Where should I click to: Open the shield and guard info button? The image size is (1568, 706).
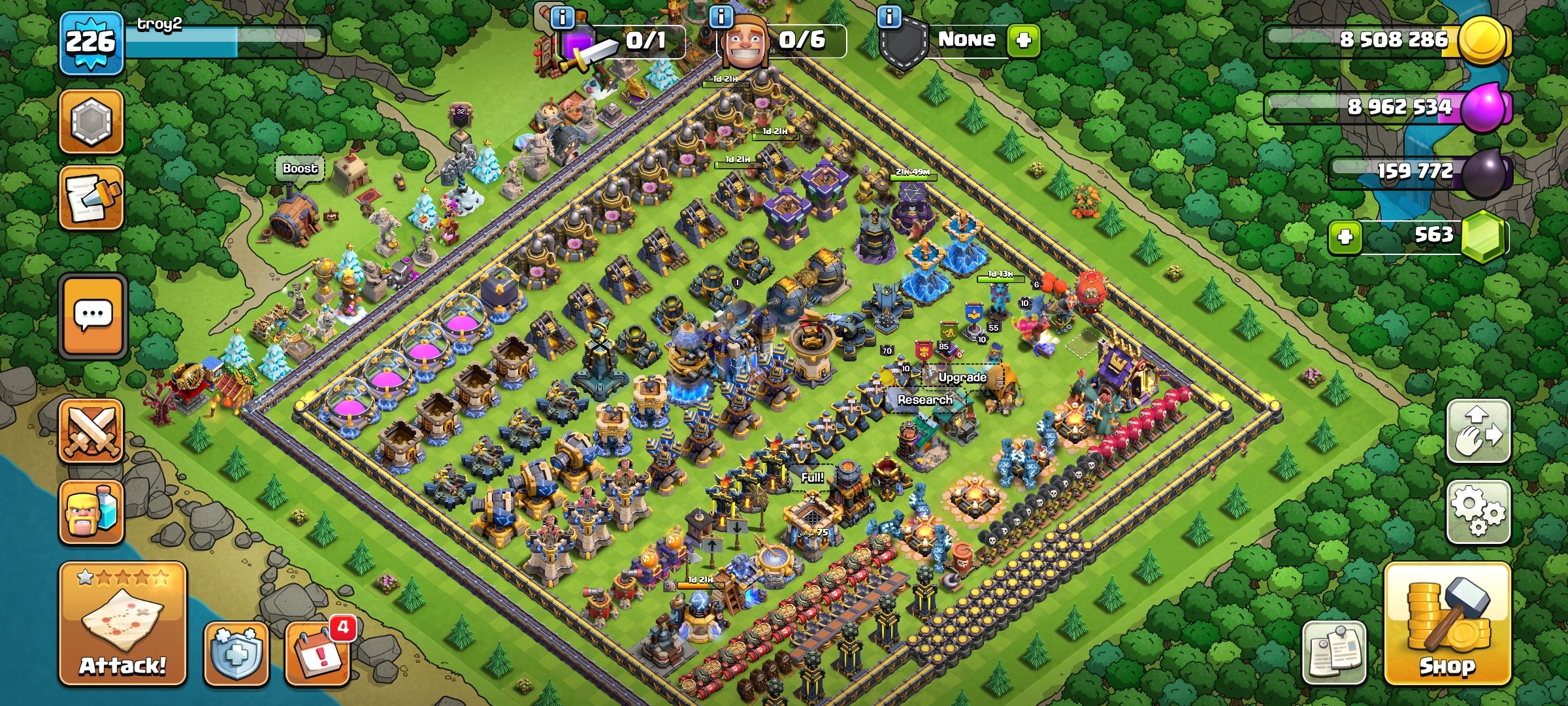(889, 16)
